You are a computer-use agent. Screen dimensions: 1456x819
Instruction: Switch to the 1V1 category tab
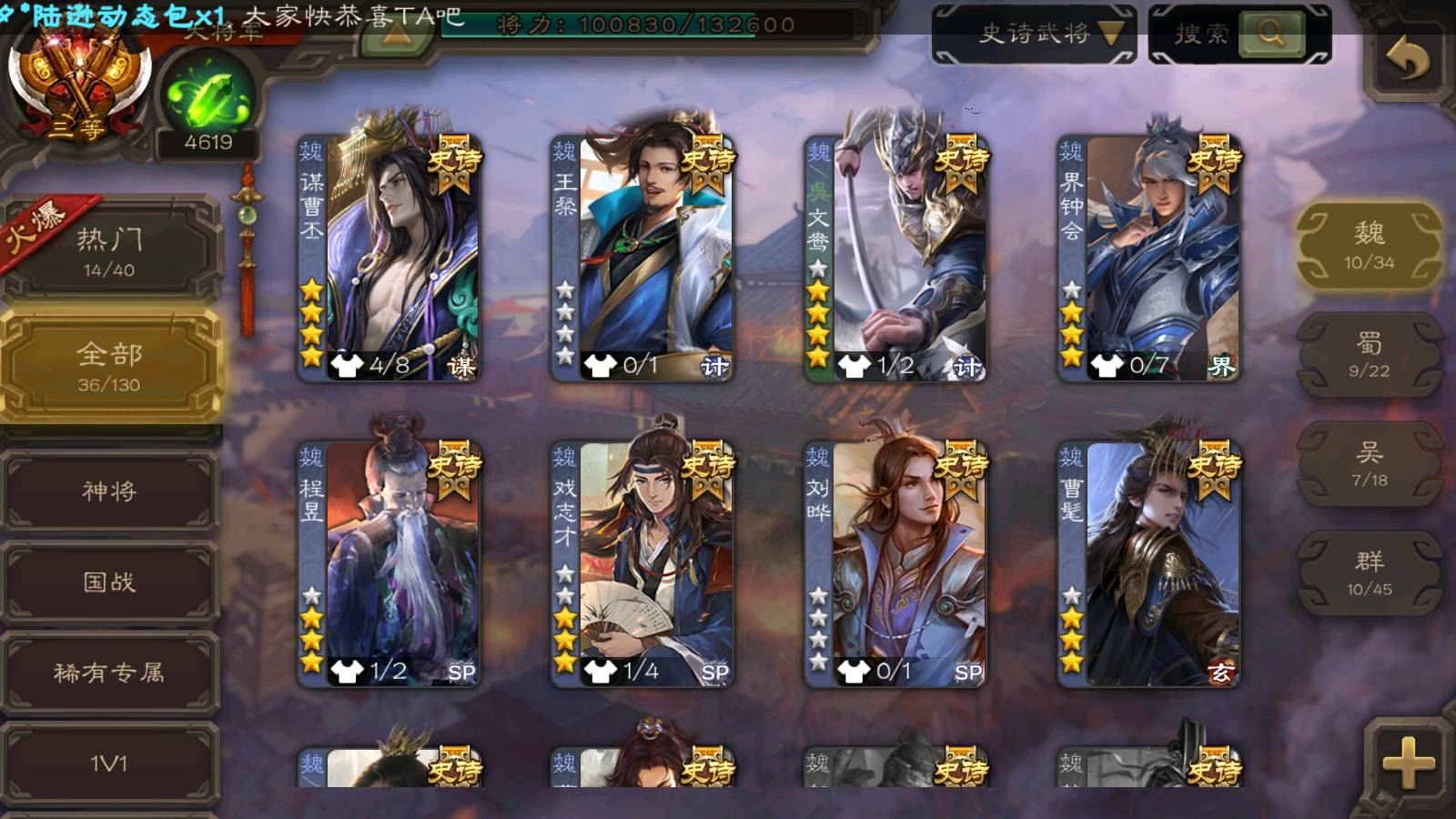[109, 763]
